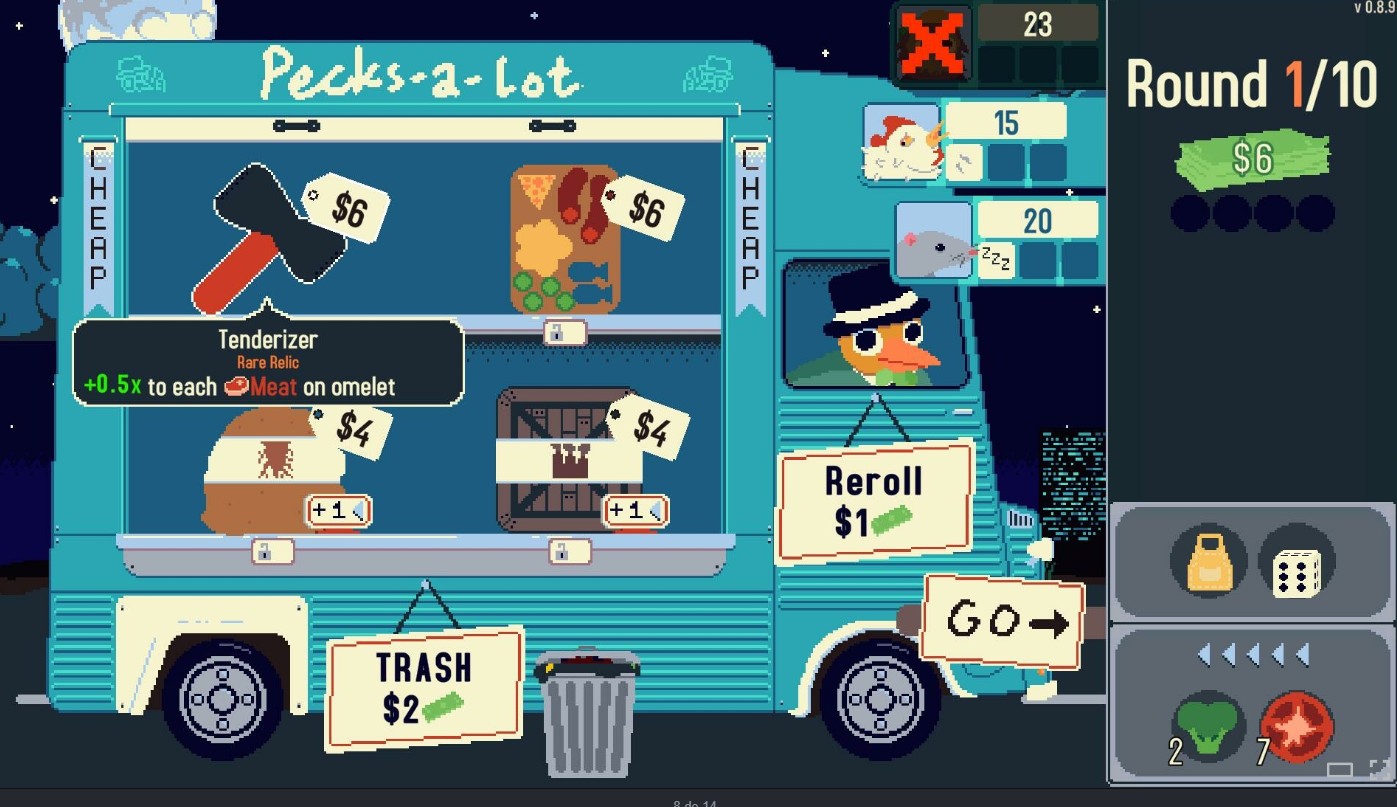Toggle fullscreen with the expand arrows icon

point(1379,767)
